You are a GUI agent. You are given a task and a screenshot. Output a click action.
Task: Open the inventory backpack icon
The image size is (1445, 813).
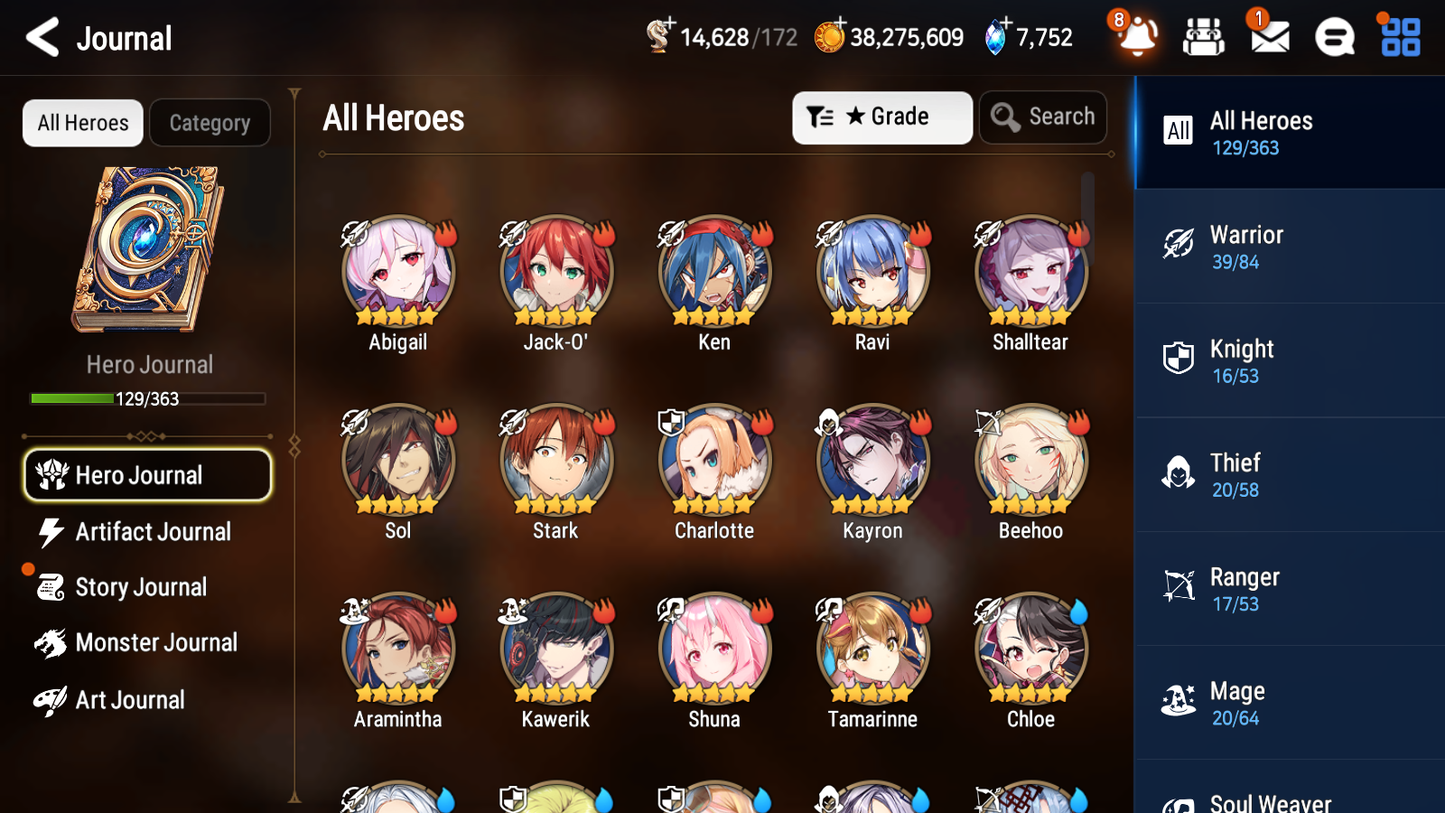(1202, 36)
